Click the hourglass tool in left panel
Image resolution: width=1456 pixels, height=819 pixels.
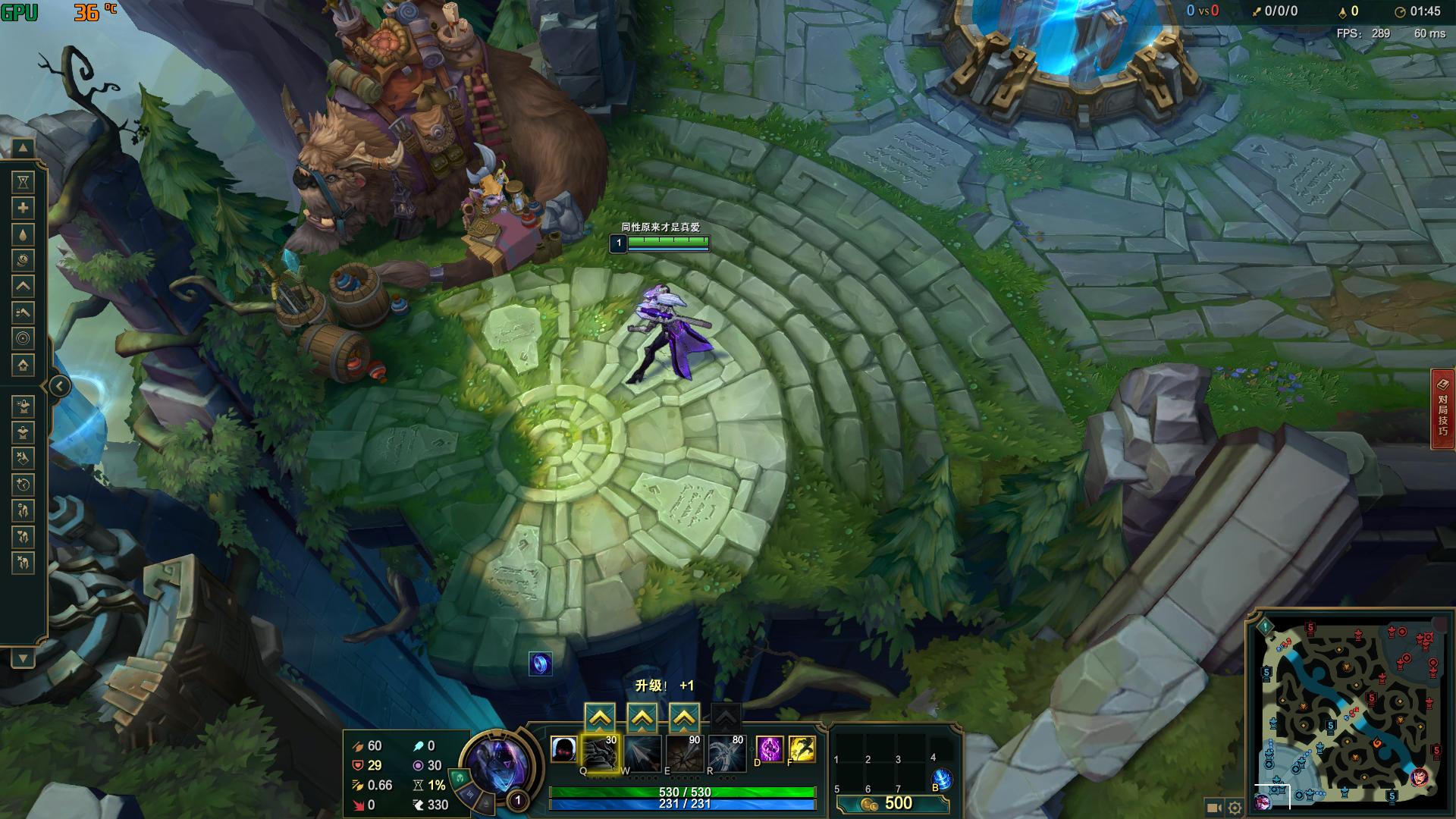click(24, 182)
